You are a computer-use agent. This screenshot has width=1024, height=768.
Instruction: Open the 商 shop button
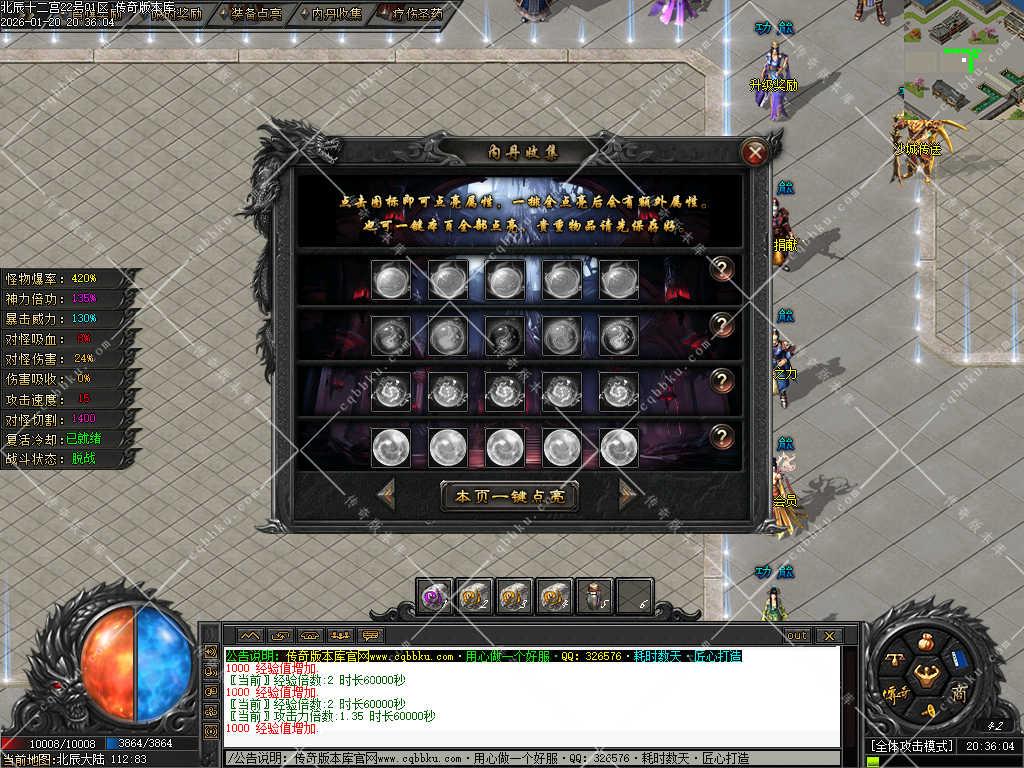(959, 693)
